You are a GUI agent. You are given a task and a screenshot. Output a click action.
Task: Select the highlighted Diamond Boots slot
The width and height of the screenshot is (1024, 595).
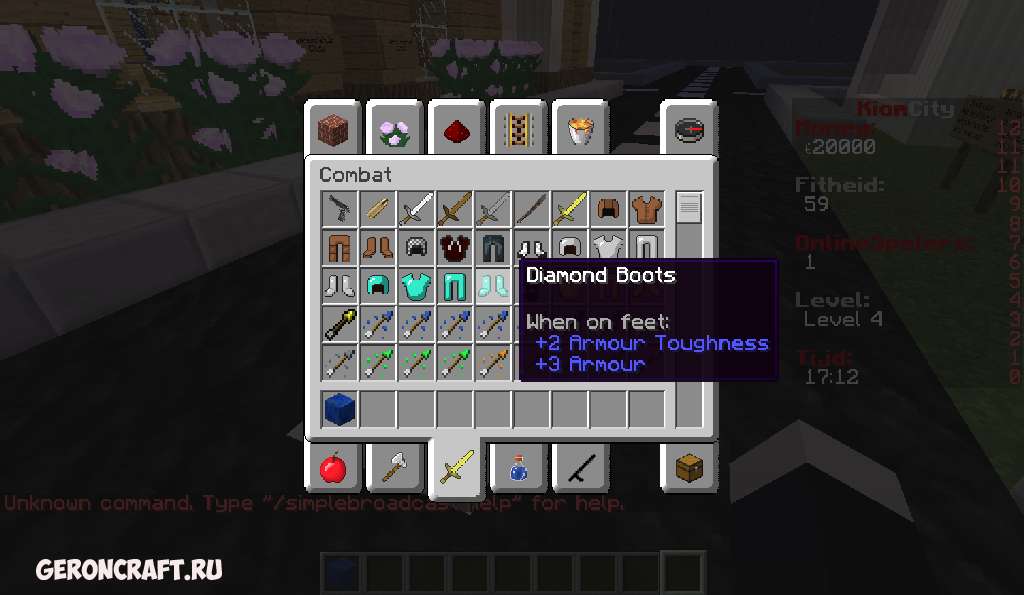click(x=493, y=286)
